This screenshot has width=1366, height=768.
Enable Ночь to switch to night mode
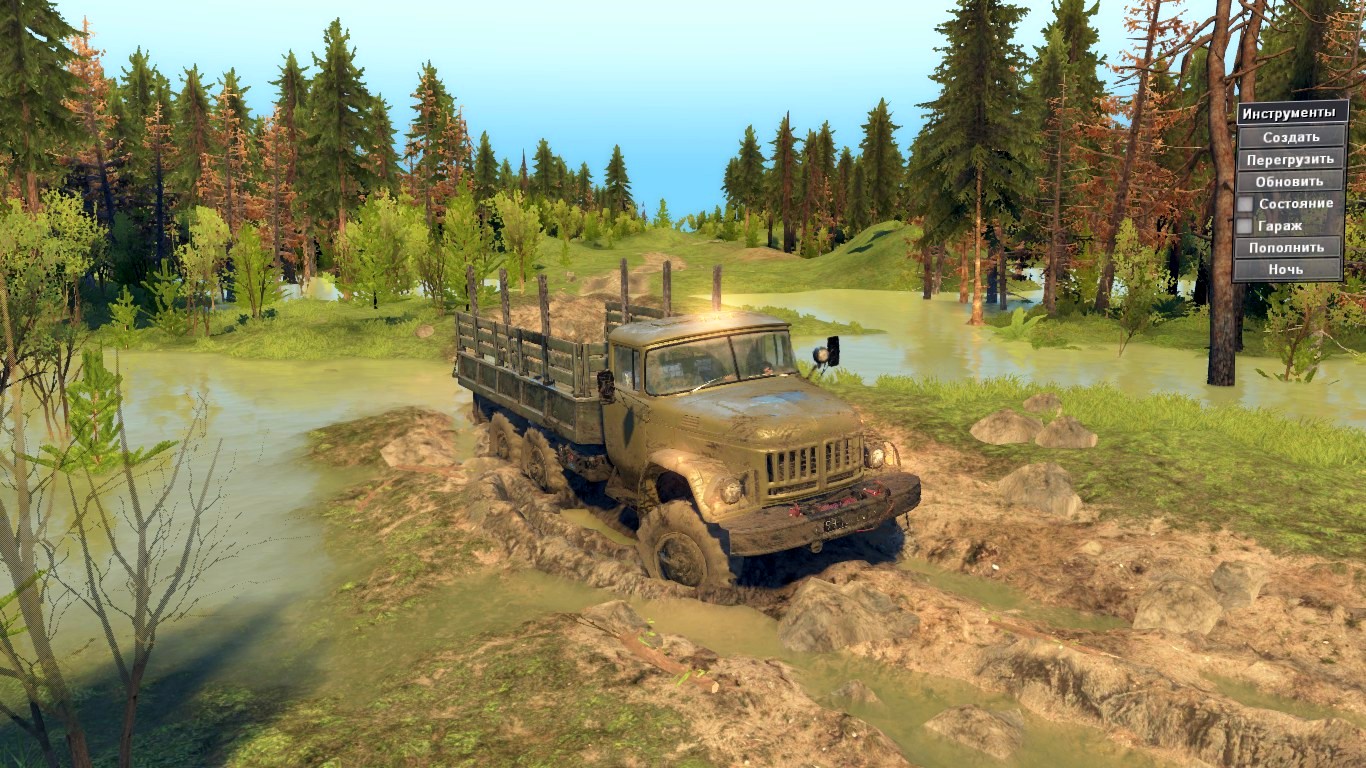point(1288,269)
